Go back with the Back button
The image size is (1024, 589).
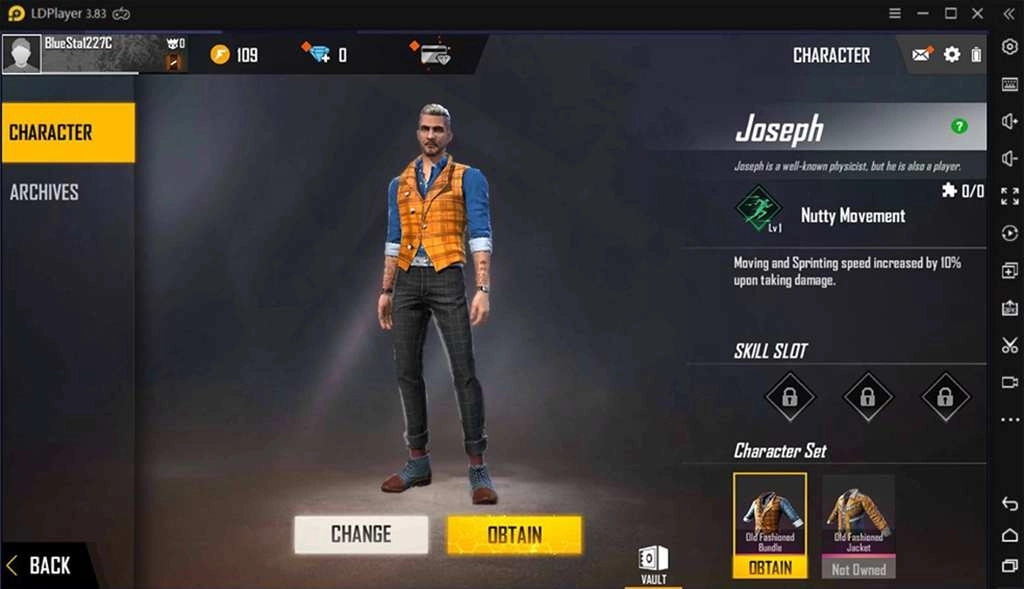pyautogui.click(x=40, y=565)
